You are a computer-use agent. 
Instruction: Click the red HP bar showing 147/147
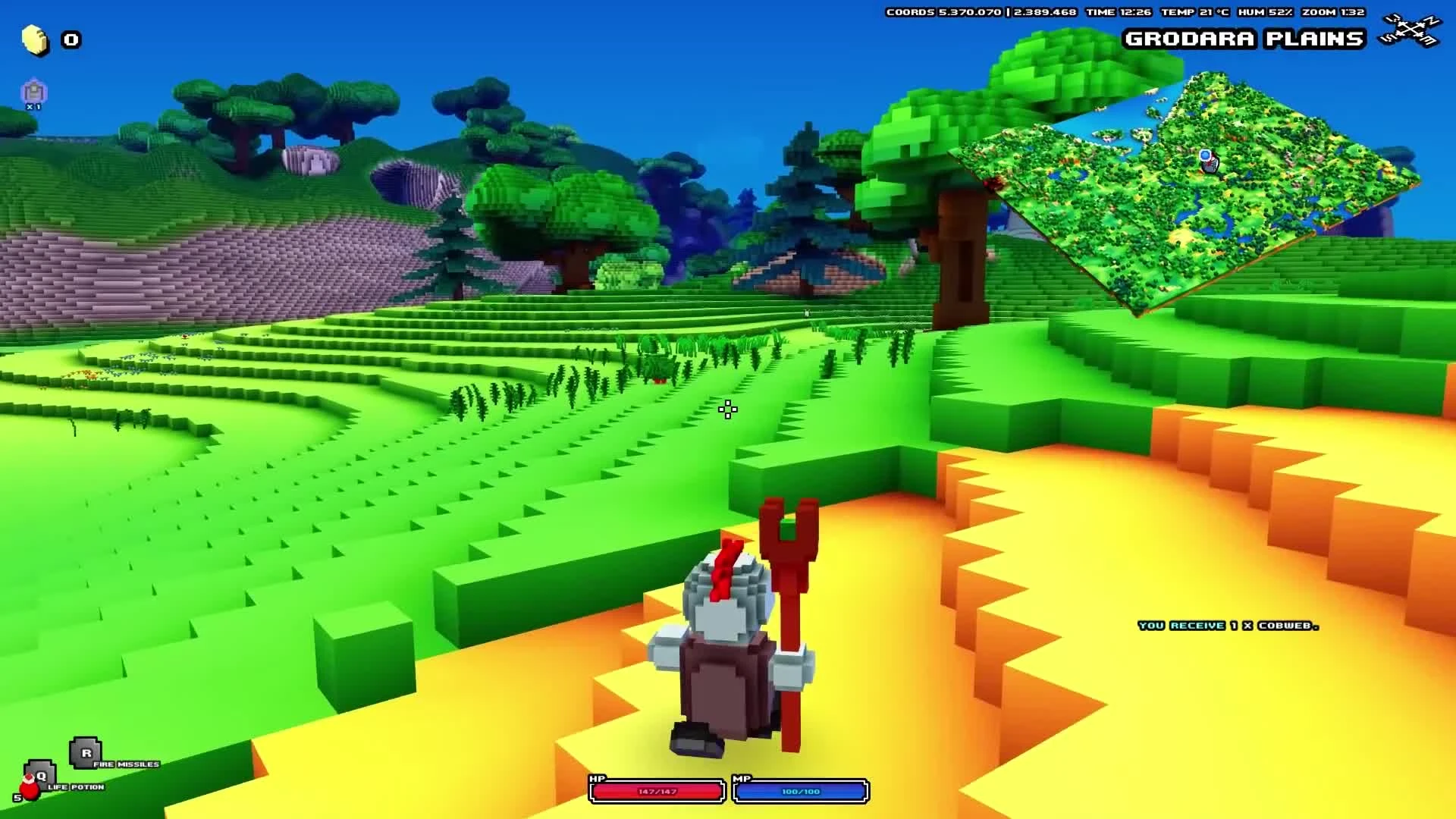655,791
